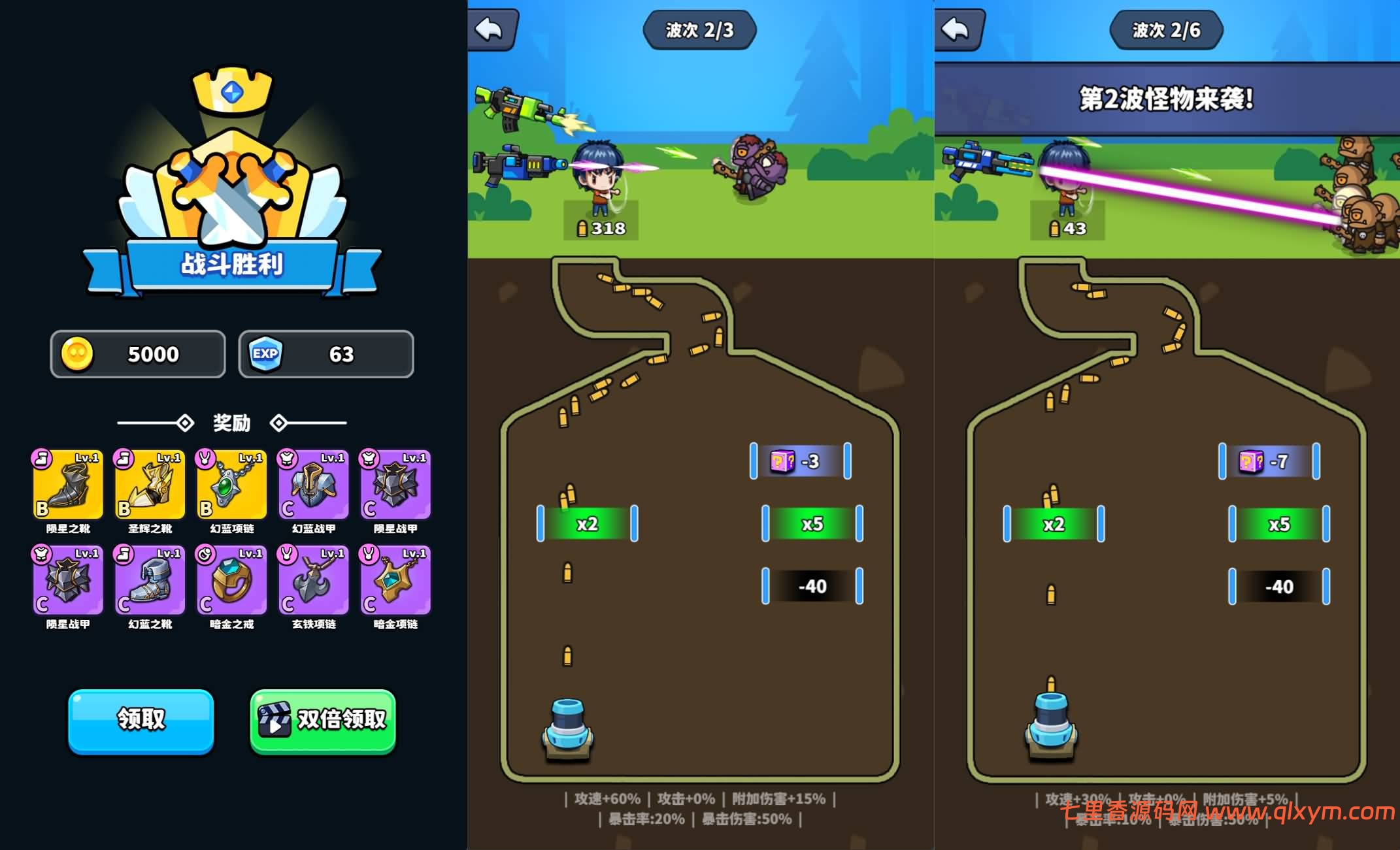Select the 幻蓝之靴 boots reward icon

pos(149,580)
